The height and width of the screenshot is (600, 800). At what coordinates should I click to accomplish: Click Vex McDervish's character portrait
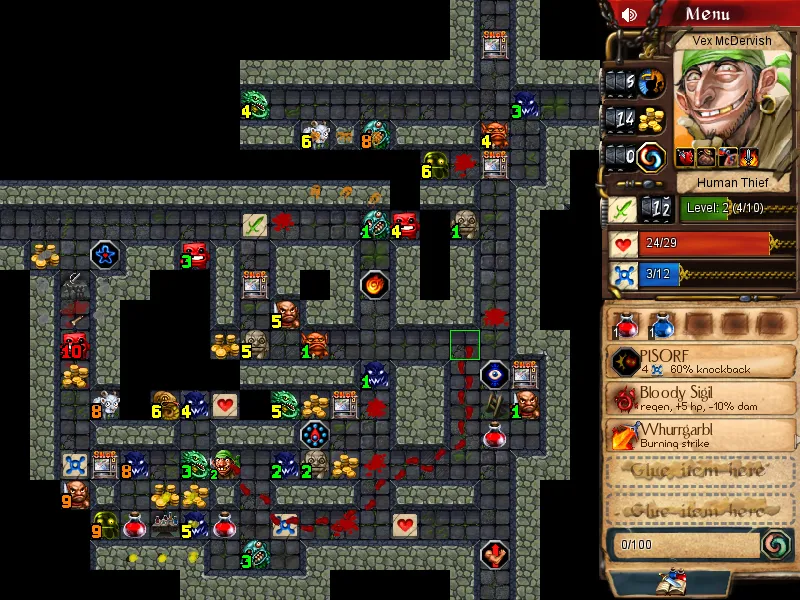pos(722,102)
